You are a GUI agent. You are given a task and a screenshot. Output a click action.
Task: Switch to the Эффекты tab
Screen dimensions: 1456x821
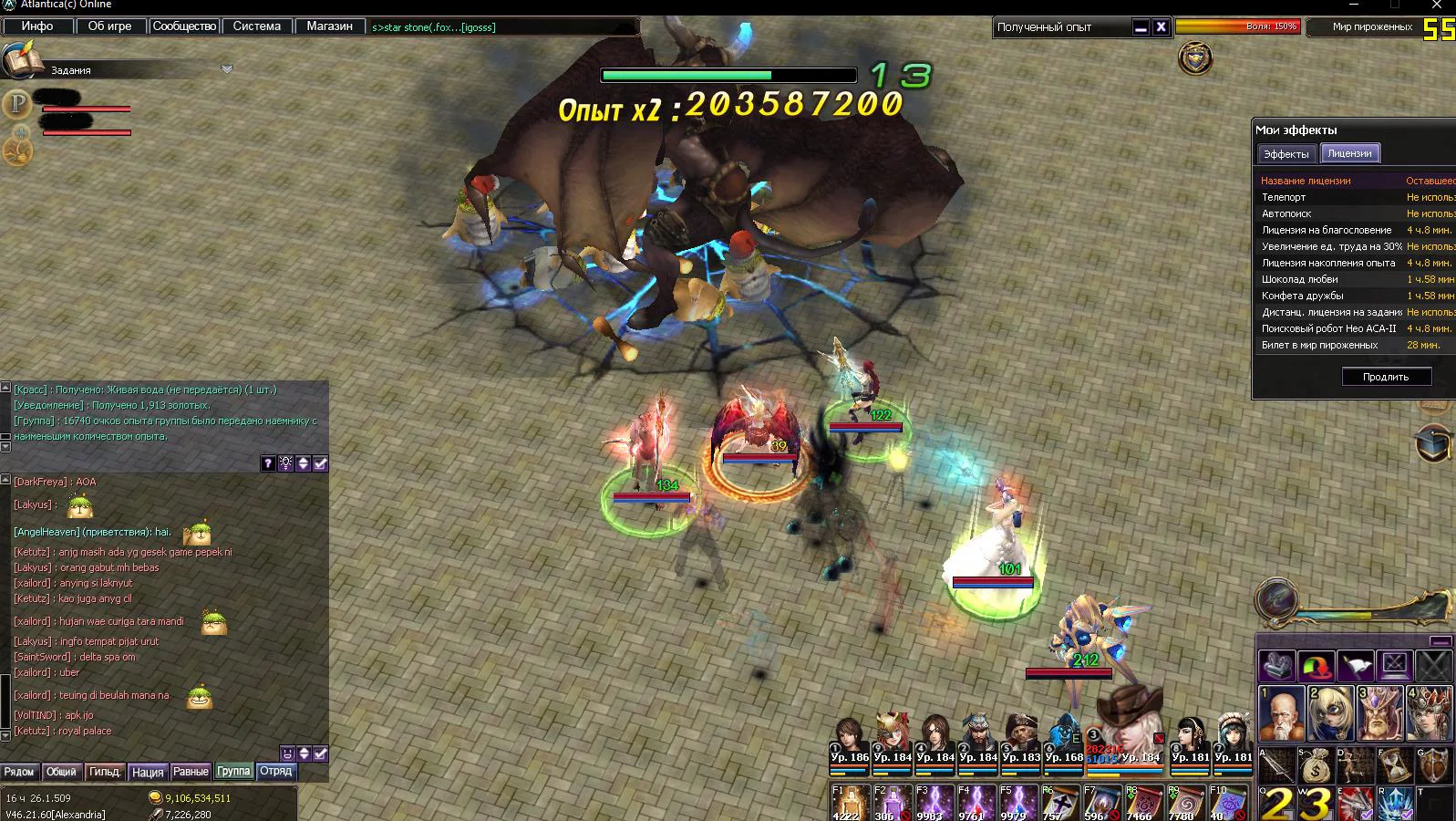pos(1286,154)
